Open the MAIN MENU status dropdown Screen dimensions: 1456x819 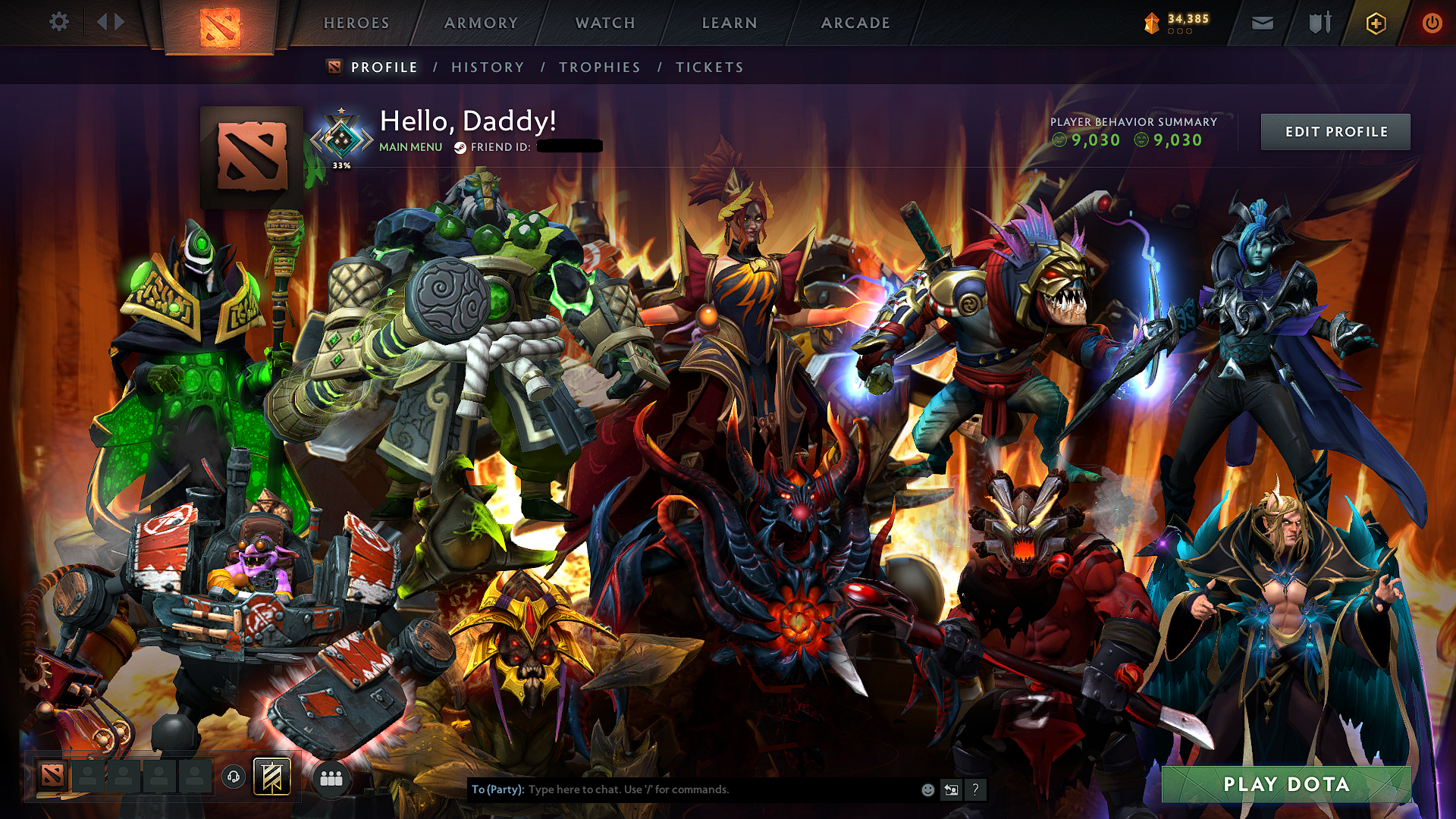click(x=409, y=146)
